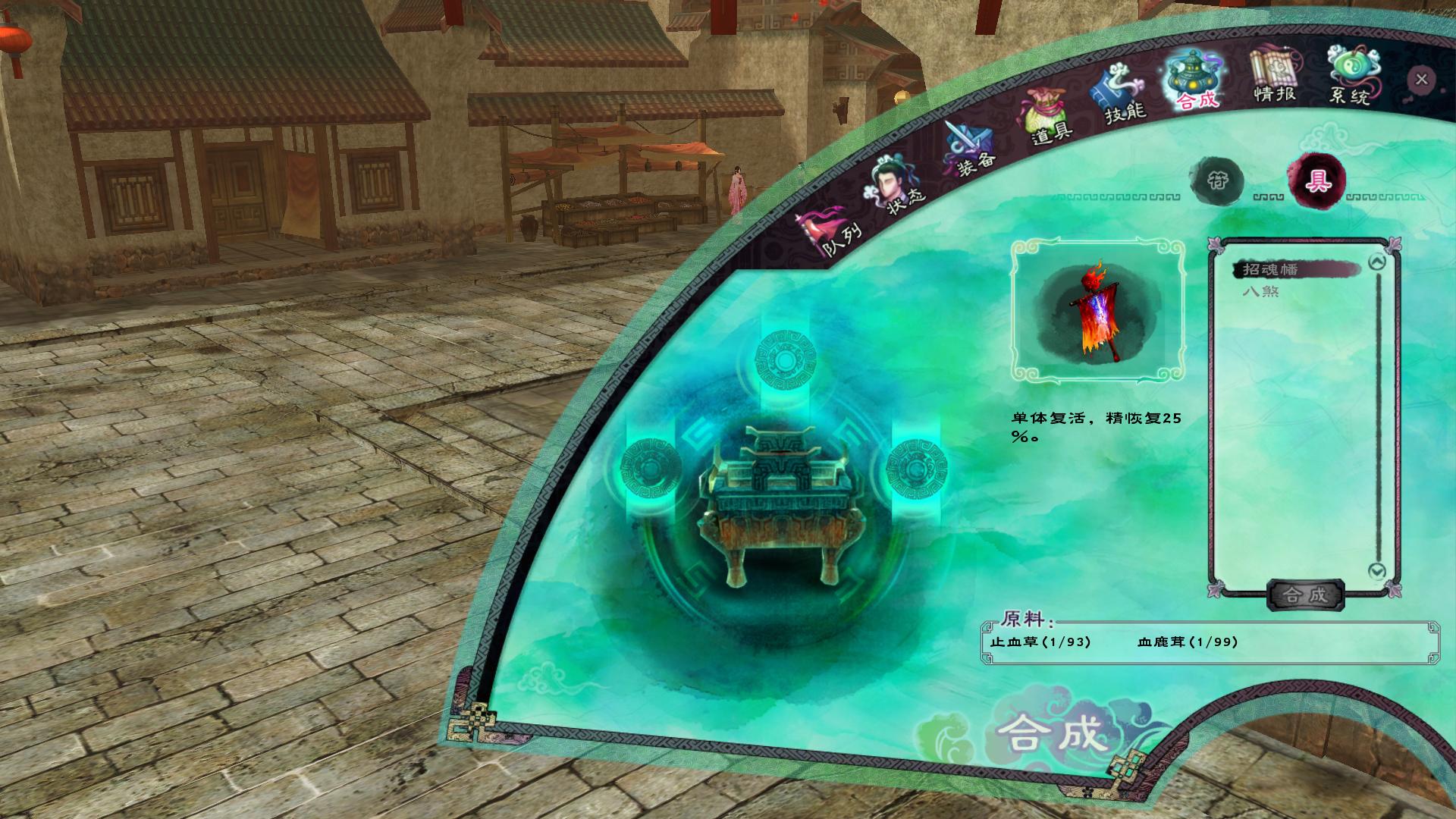Close the fan menu with X
The width and height of the screenshot is (1456, 819).
tap(1421, 79)
